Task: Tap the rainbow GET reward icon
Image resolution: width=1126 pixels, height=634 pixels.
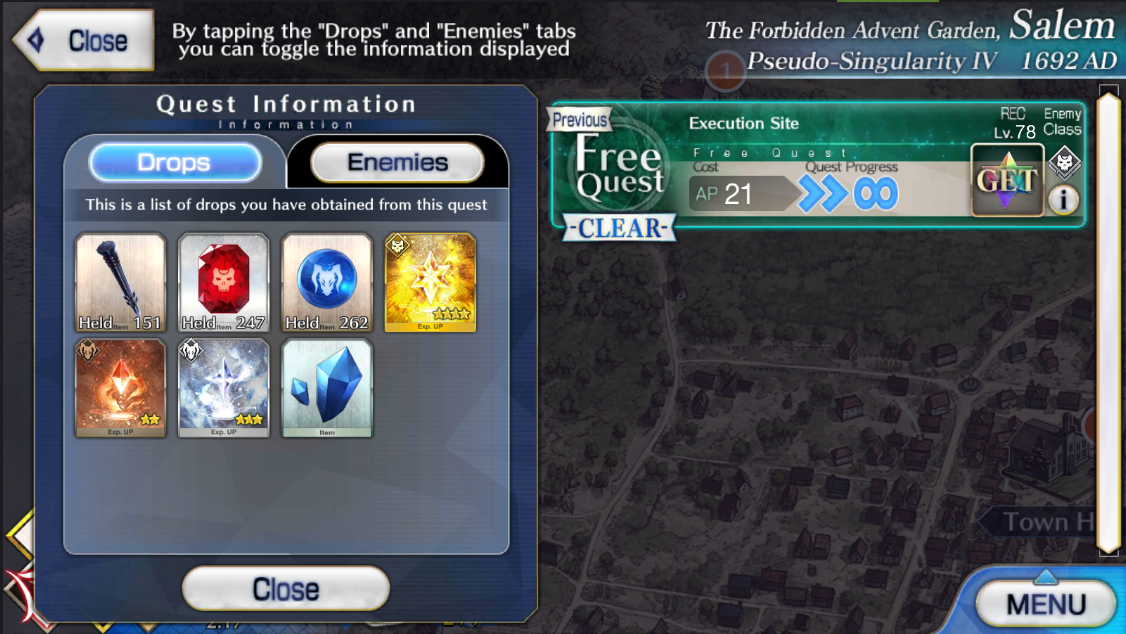Action: coord(1007,181)
